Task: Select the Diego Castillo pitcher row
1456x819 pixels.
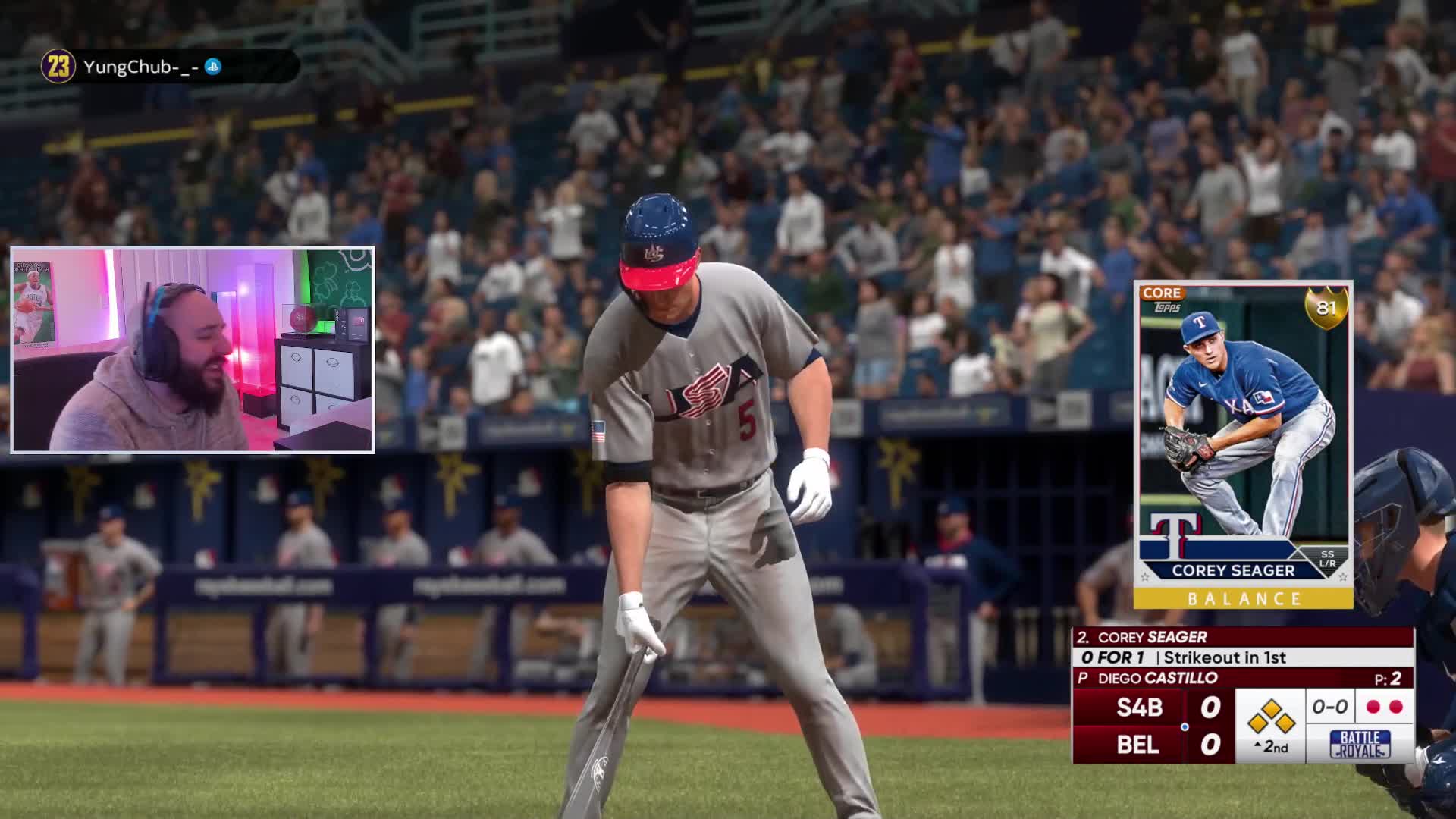Action: point(1242,678)
